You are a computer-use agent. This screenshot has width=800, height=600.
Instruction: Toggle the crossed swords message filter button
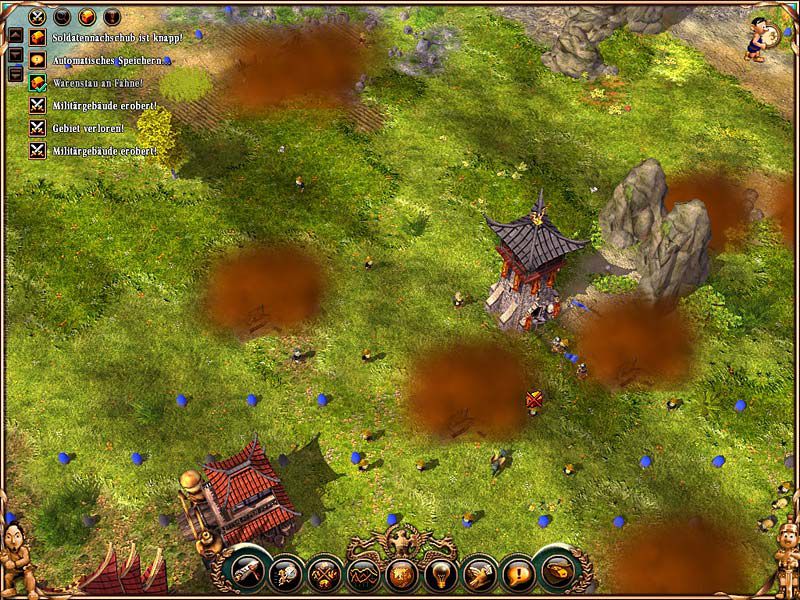(39, 16)
